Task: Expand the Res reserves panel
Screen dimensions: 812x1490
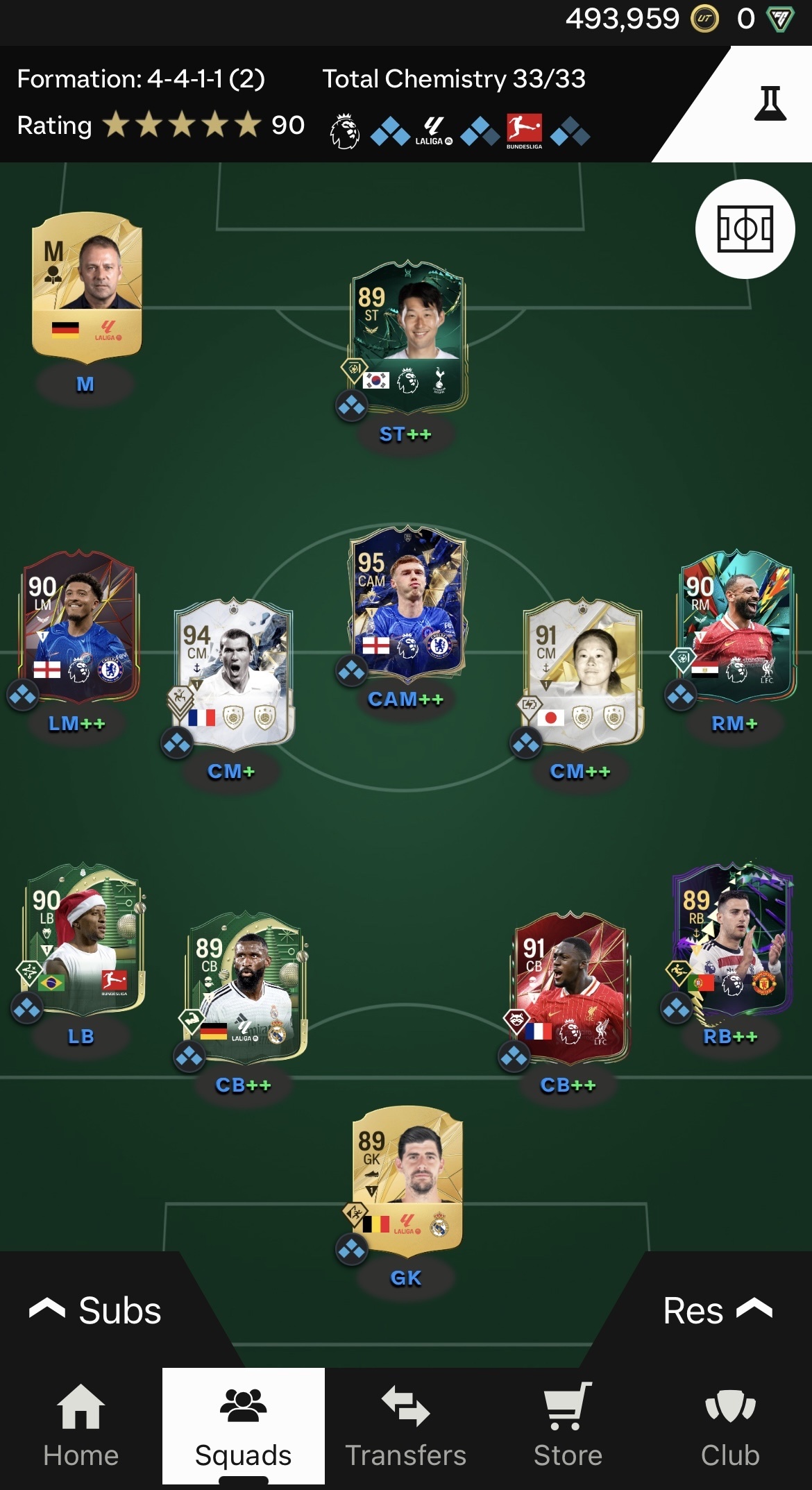Action: tap(716, 1310)
